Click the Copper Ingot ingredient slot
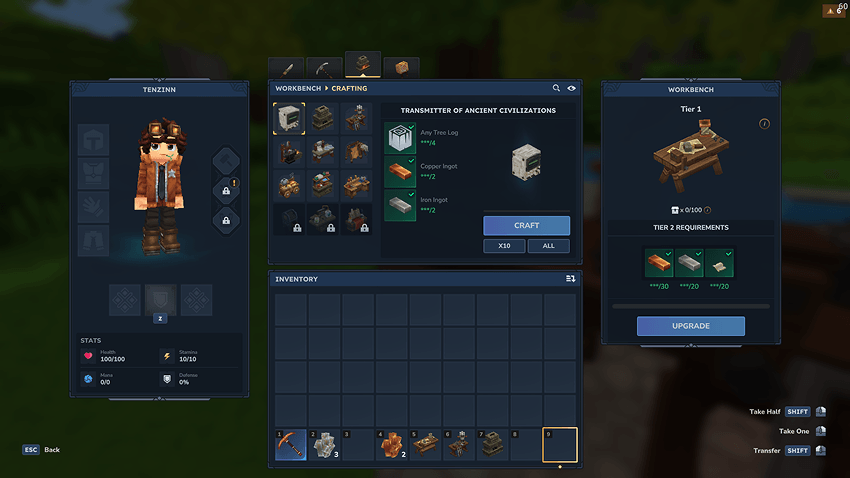The height and width of the screenshot is (478, 850). pos(401,172)
